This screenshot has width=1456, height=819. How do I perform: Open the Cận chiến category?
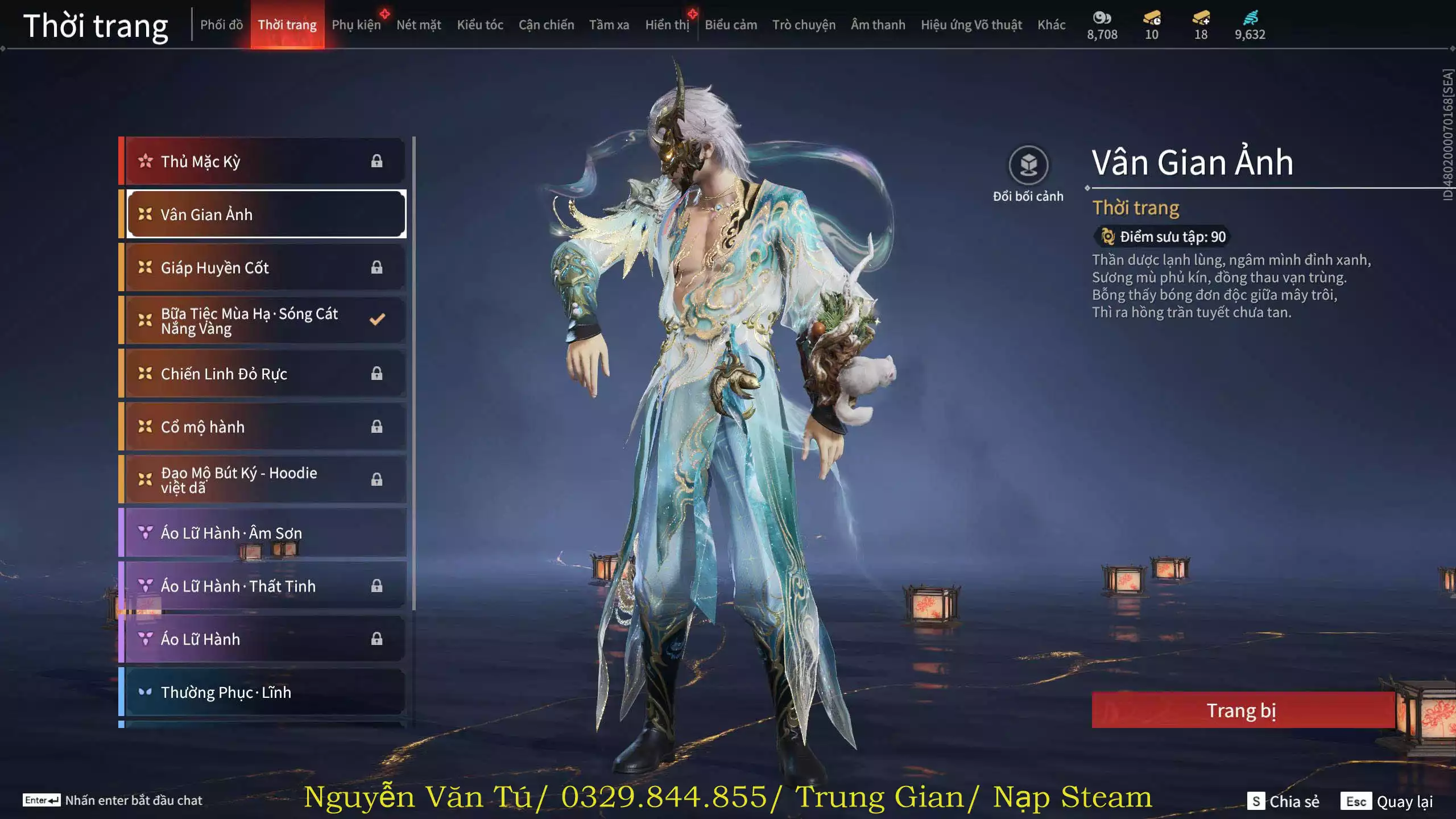(x=546, y=25)
